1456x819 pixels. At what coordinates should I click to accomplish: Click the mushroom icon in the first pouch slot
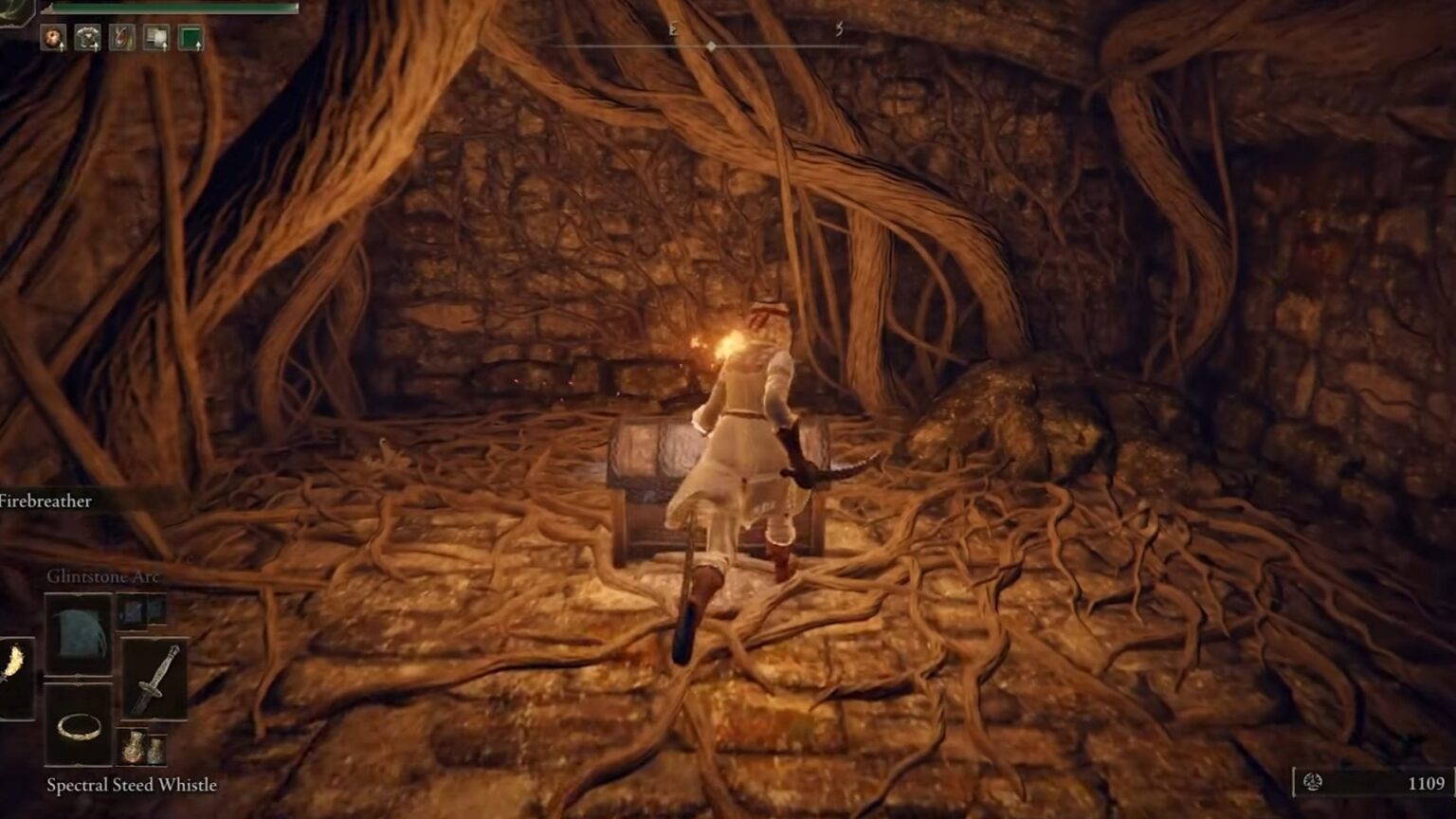pyautogui.click(x=54, y=37)
